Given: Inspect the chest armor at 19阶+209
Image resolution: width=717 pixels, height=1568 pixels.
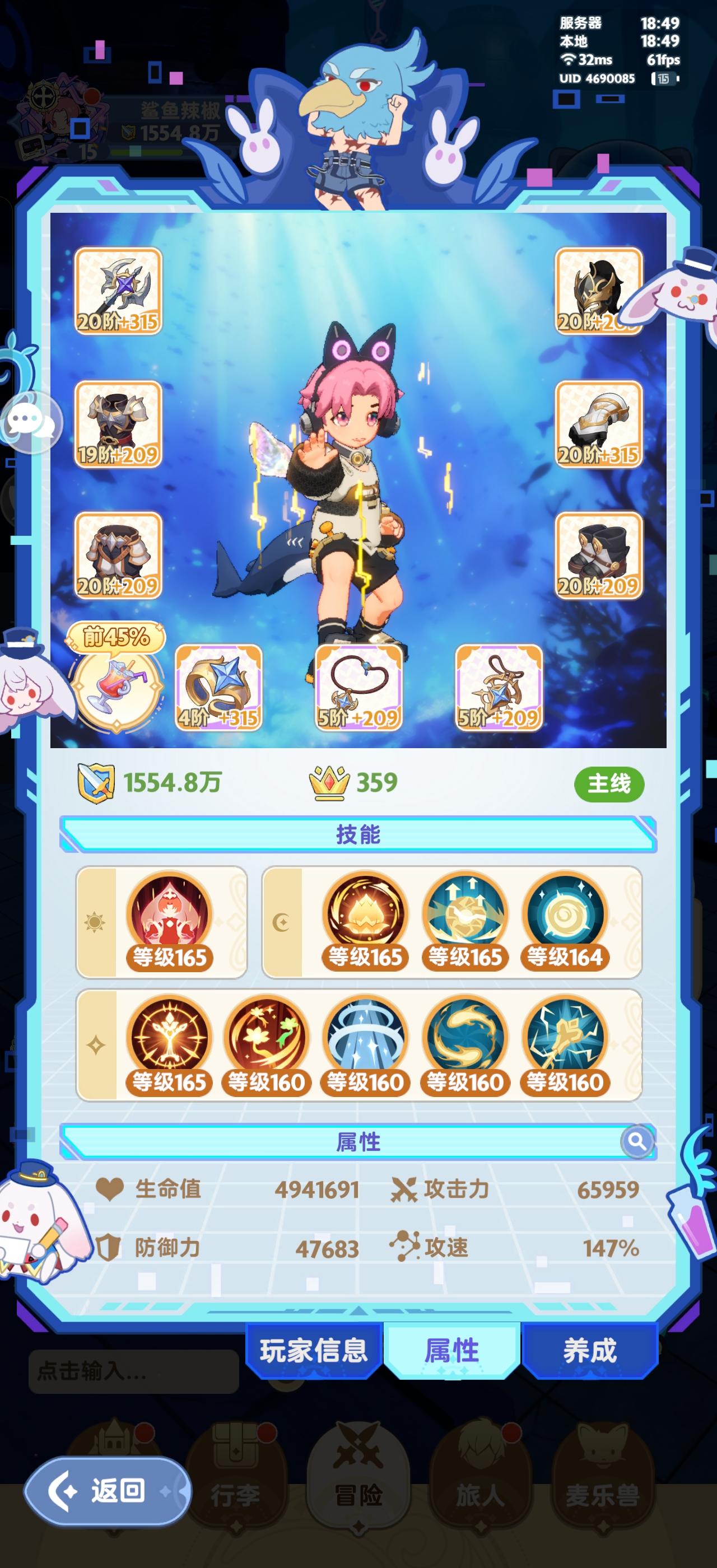Looking at the screenshot, I should pos(119,426).
